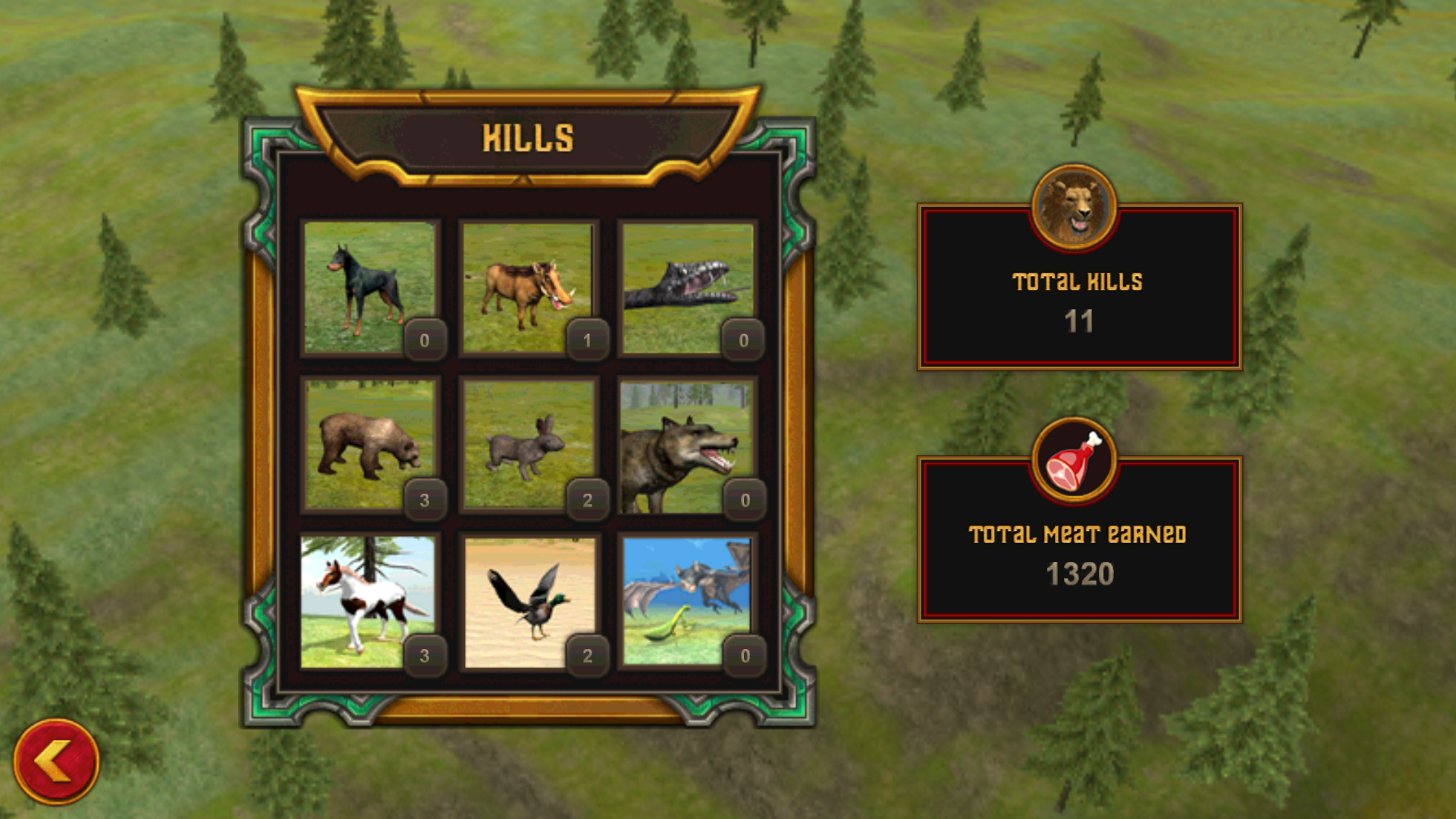Click the Kills title banner
The width and height of the screenshot is (1456, 819).
tap(529, 136)
